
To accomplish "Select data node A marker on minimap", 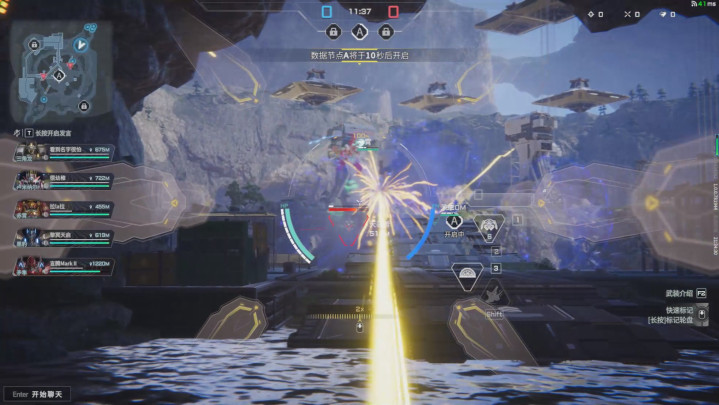I will (58, 76).
